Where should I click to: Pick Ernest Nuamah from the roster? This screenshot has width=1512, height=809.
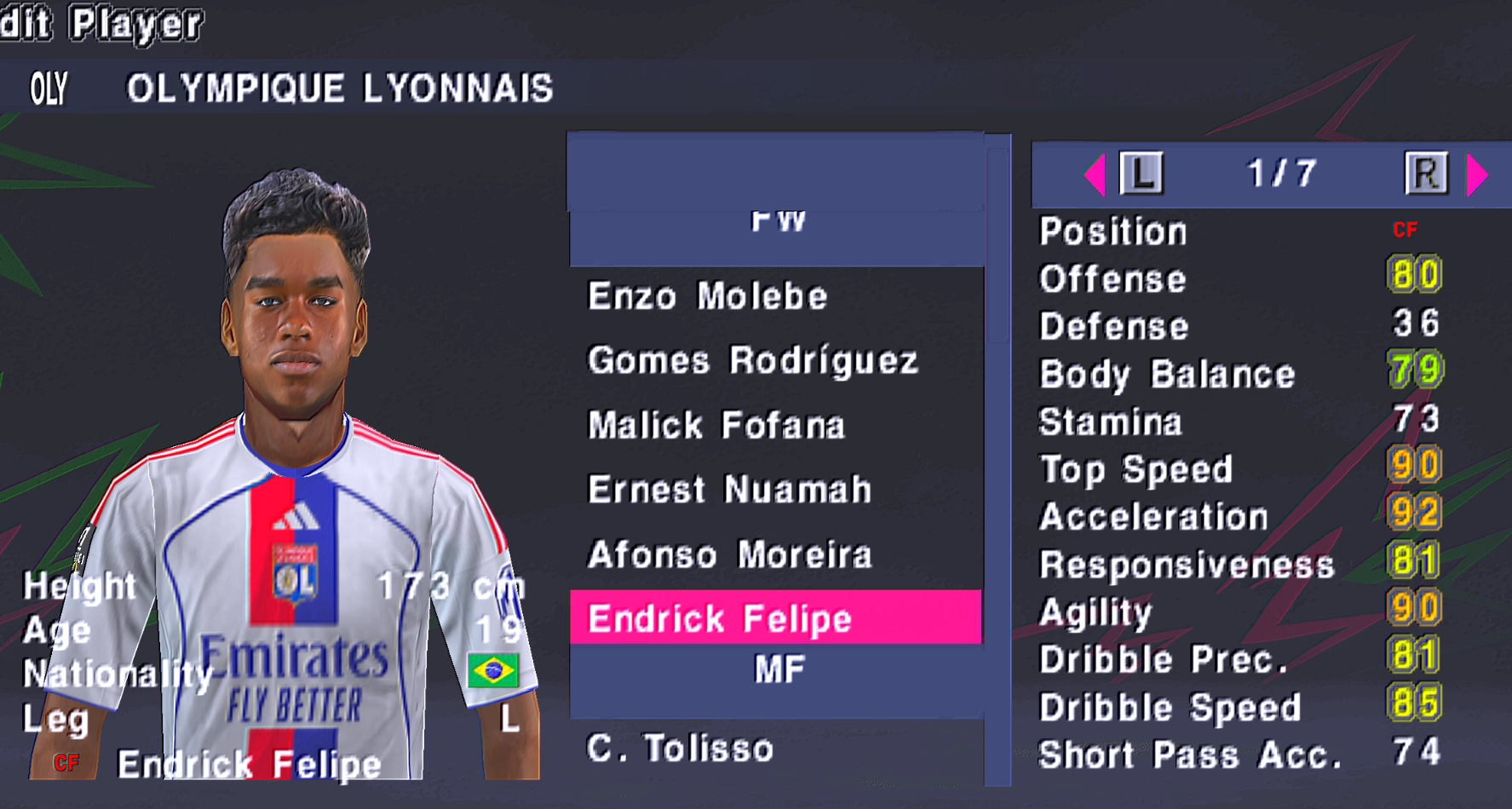click(x=729, y=490)
